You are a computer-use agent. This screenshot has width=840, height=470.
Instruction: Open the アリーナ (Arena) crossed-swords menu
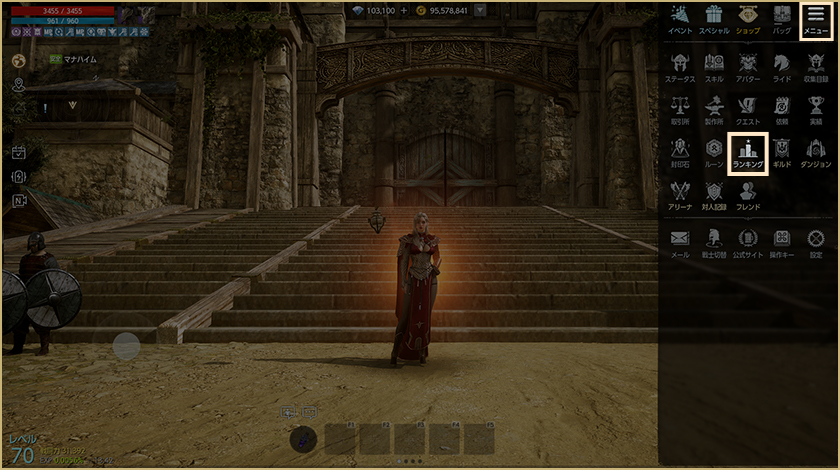point(680,196)
